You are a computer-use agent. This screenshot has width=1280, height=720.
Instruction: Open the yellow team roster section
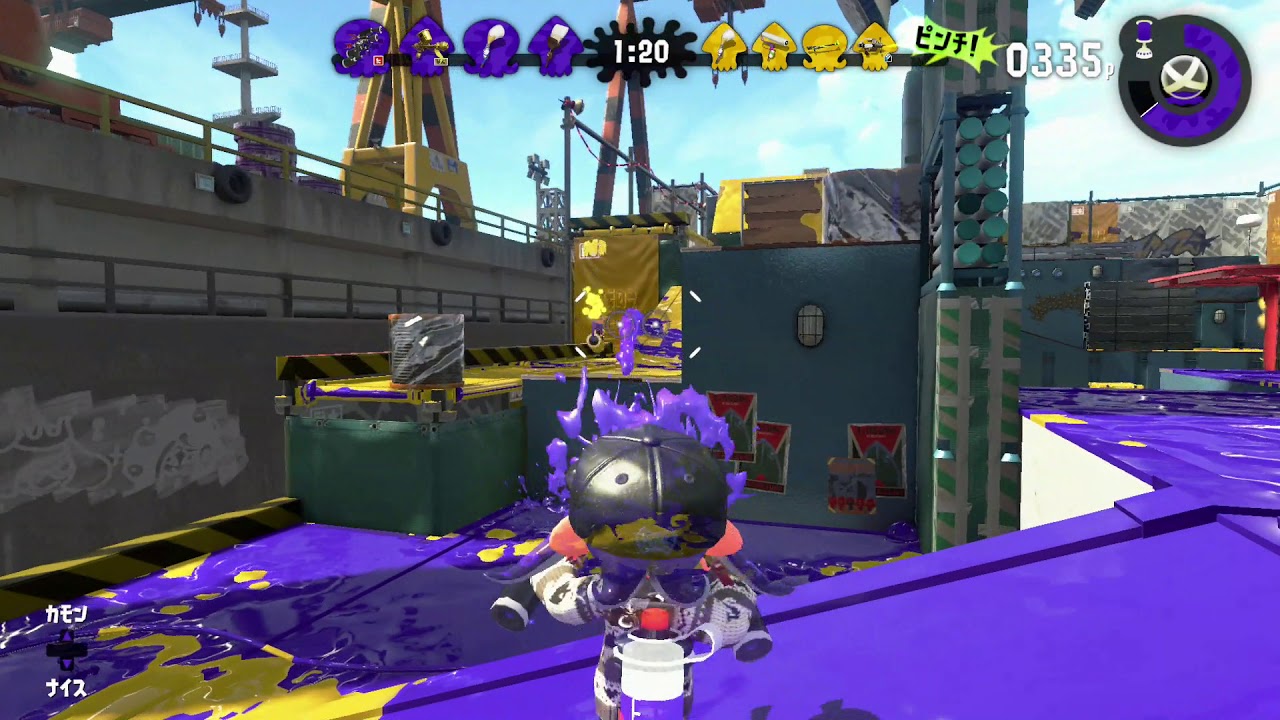[800, 55]
